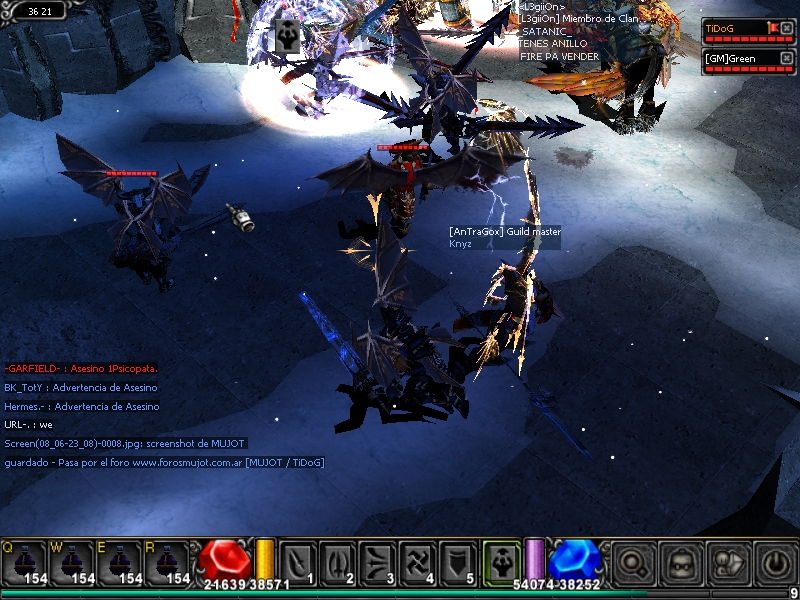Viewport: 800px width, 600px height.
Task: Click the buff icon at screen top
Action: point(286,33)
